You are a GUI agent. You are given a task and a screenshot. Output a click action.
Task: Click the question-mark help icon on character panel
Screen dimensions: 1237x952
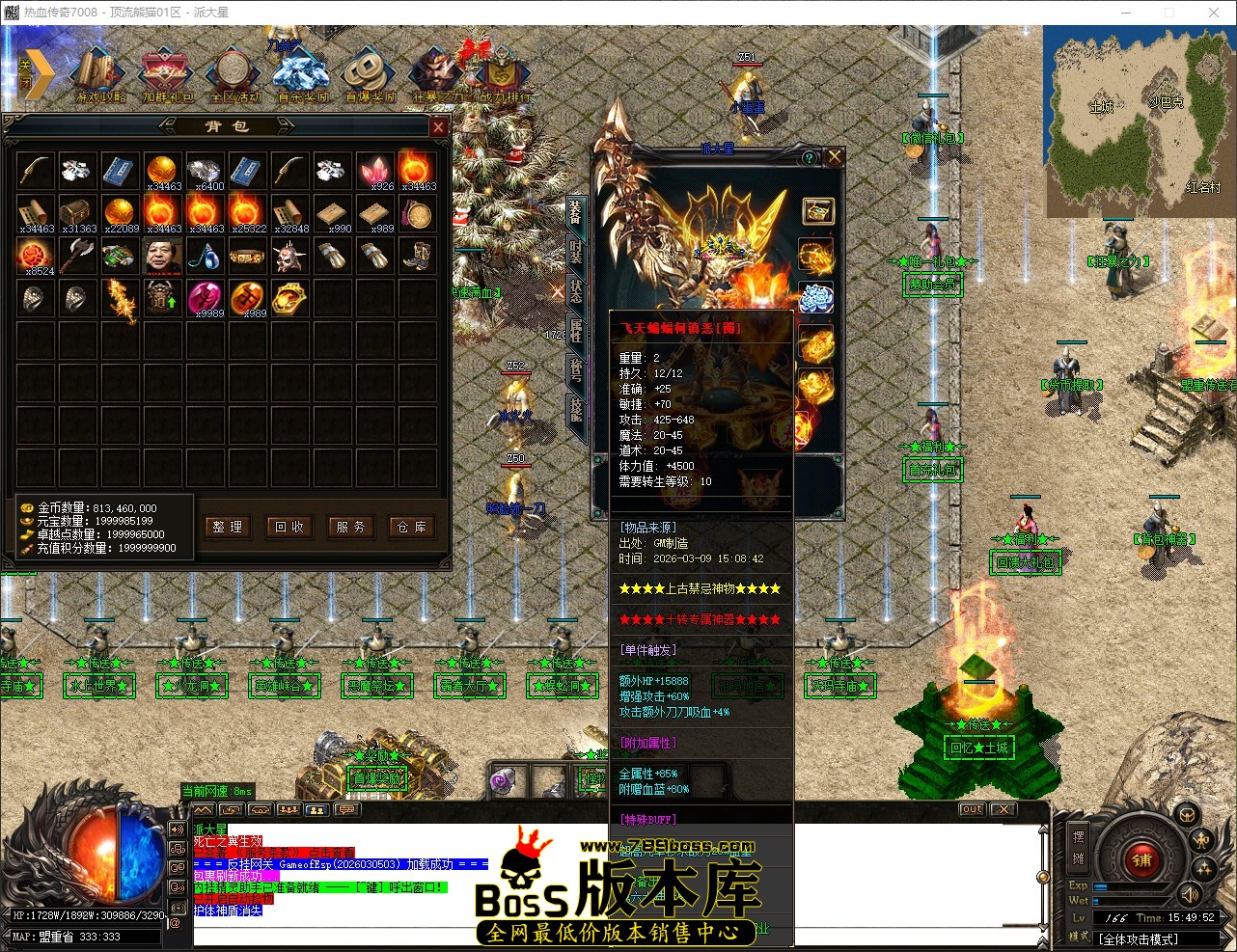[809, 156]
